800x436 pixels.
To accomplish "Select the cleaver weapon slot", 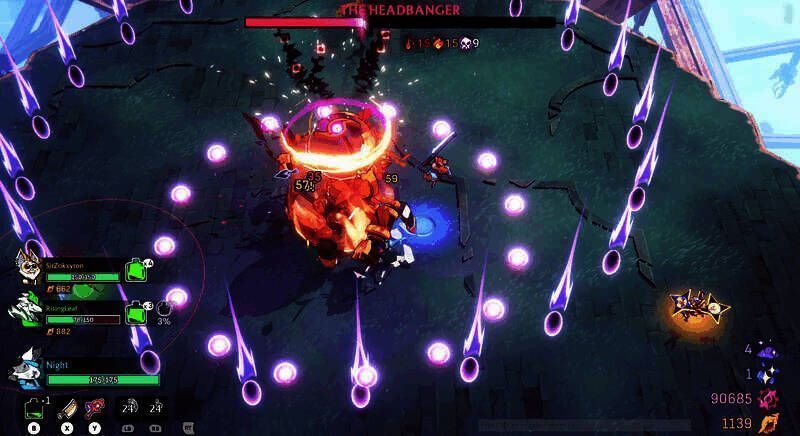I will (66, 407).
